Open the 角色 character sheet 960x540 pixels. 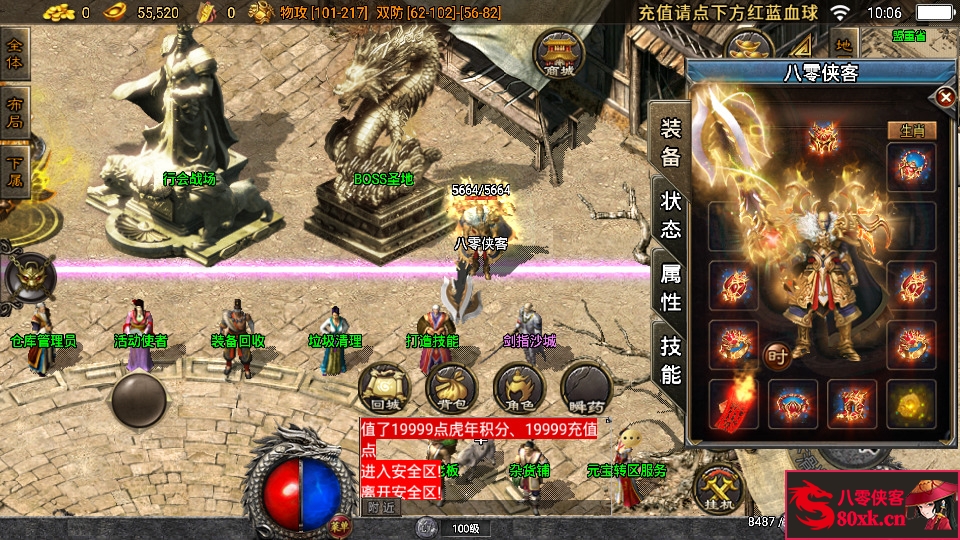point(518,389)
